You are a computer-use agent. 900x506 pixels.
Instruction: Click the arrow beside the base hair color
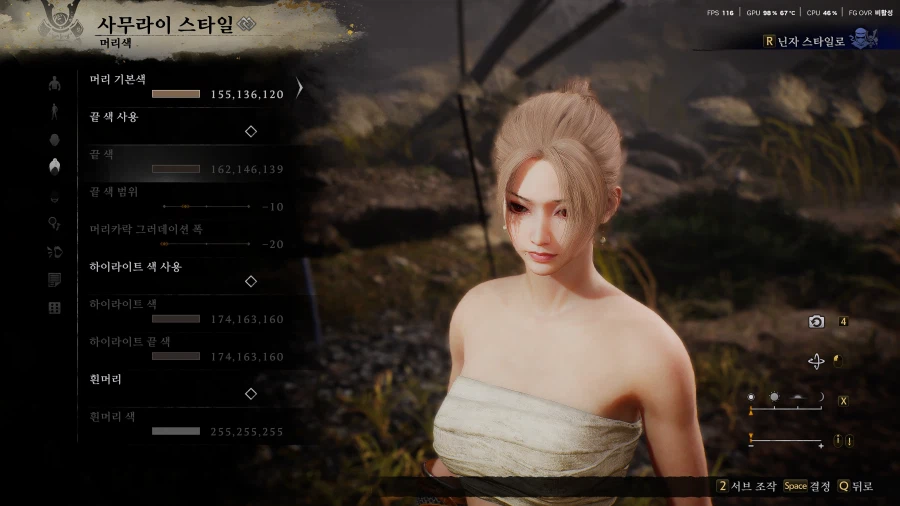[x=298, y=88]
